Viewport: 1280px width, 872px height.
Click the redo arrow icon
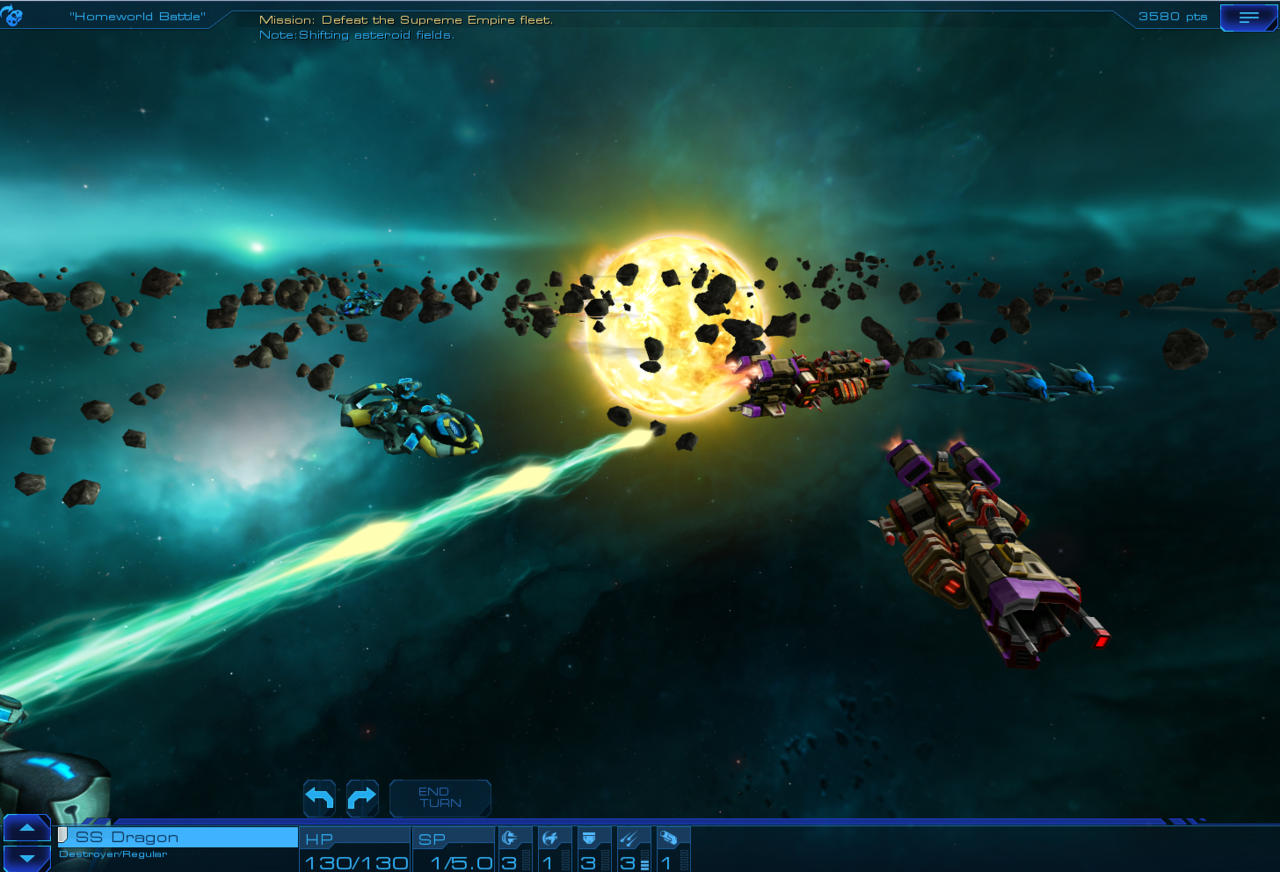click(x=362, y=797)
